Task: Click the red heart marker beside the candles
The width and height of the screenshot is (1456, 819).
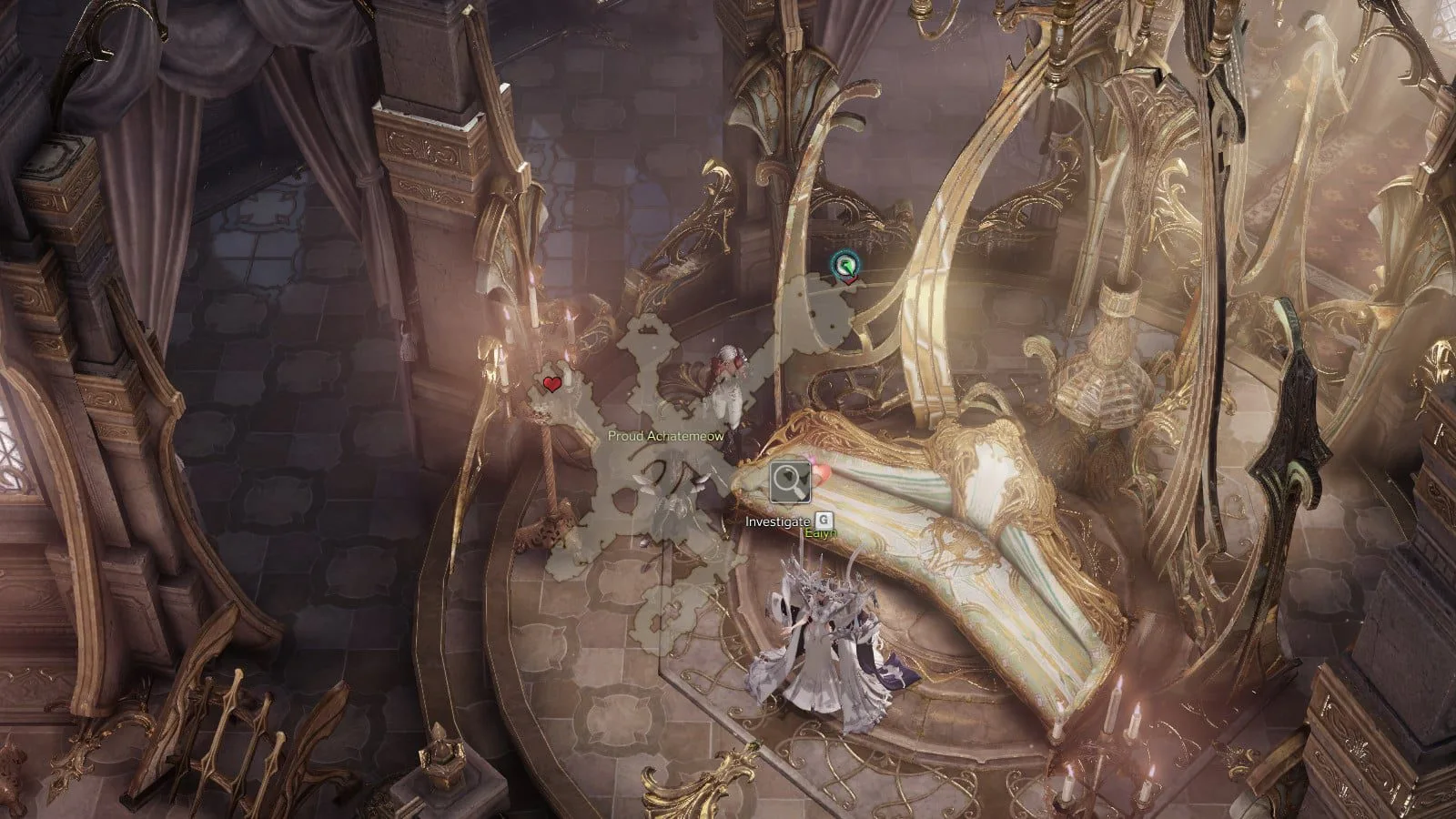Action: tap(551, 384)
